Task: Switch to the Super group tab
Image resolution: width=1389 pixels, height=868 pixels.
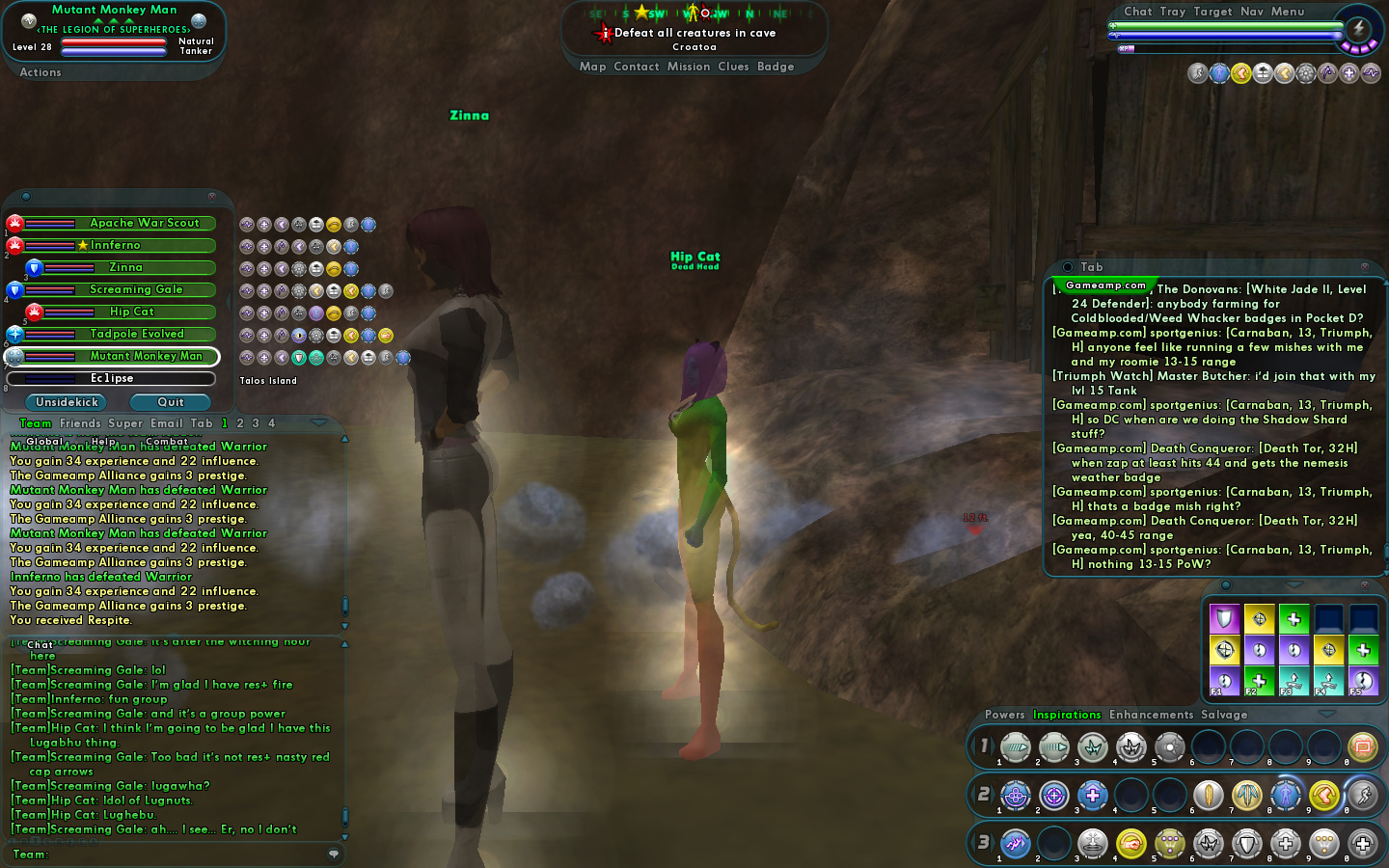Action: pos(125,423)
